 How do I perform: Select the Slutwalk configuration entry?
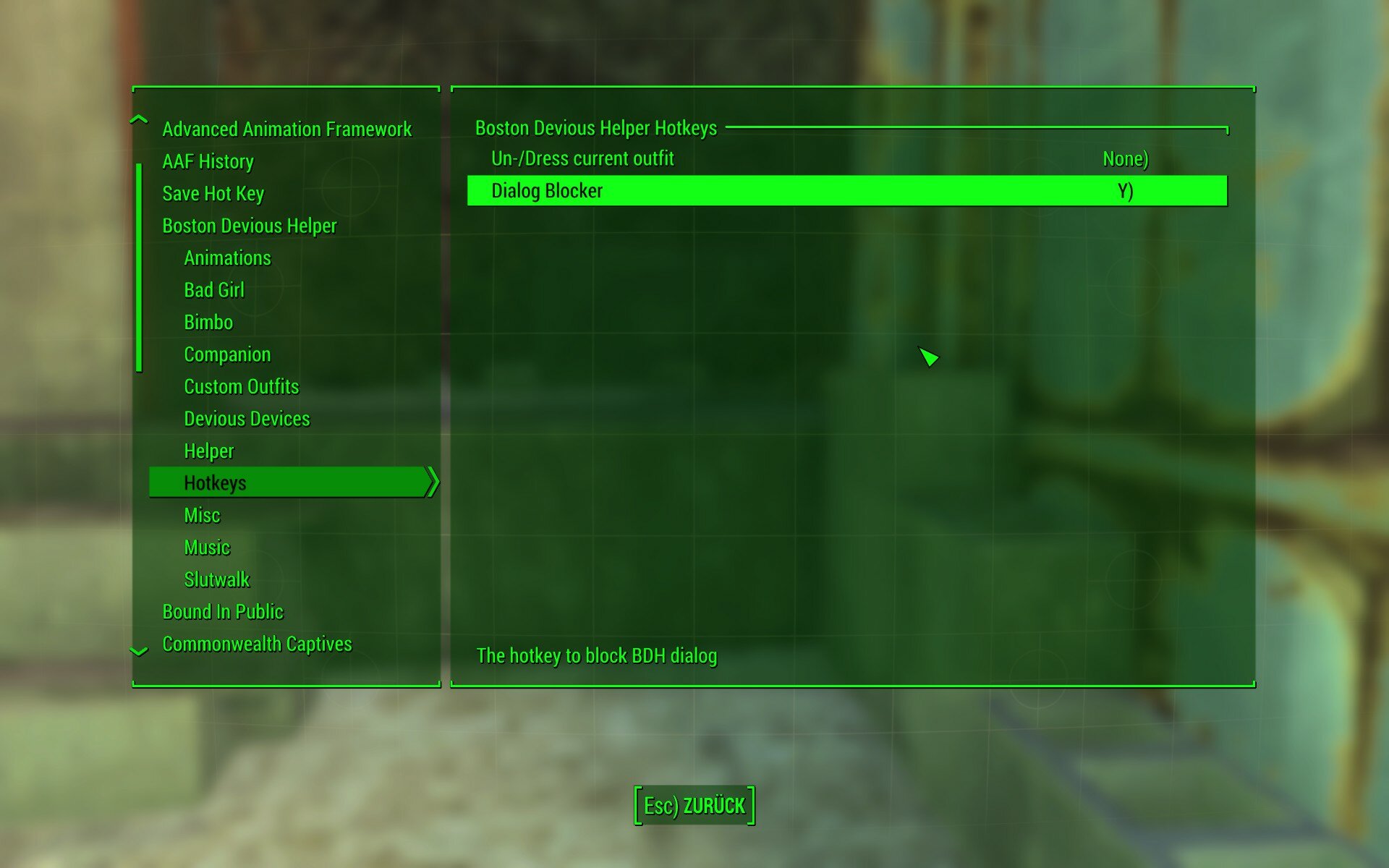coord(216,579)
